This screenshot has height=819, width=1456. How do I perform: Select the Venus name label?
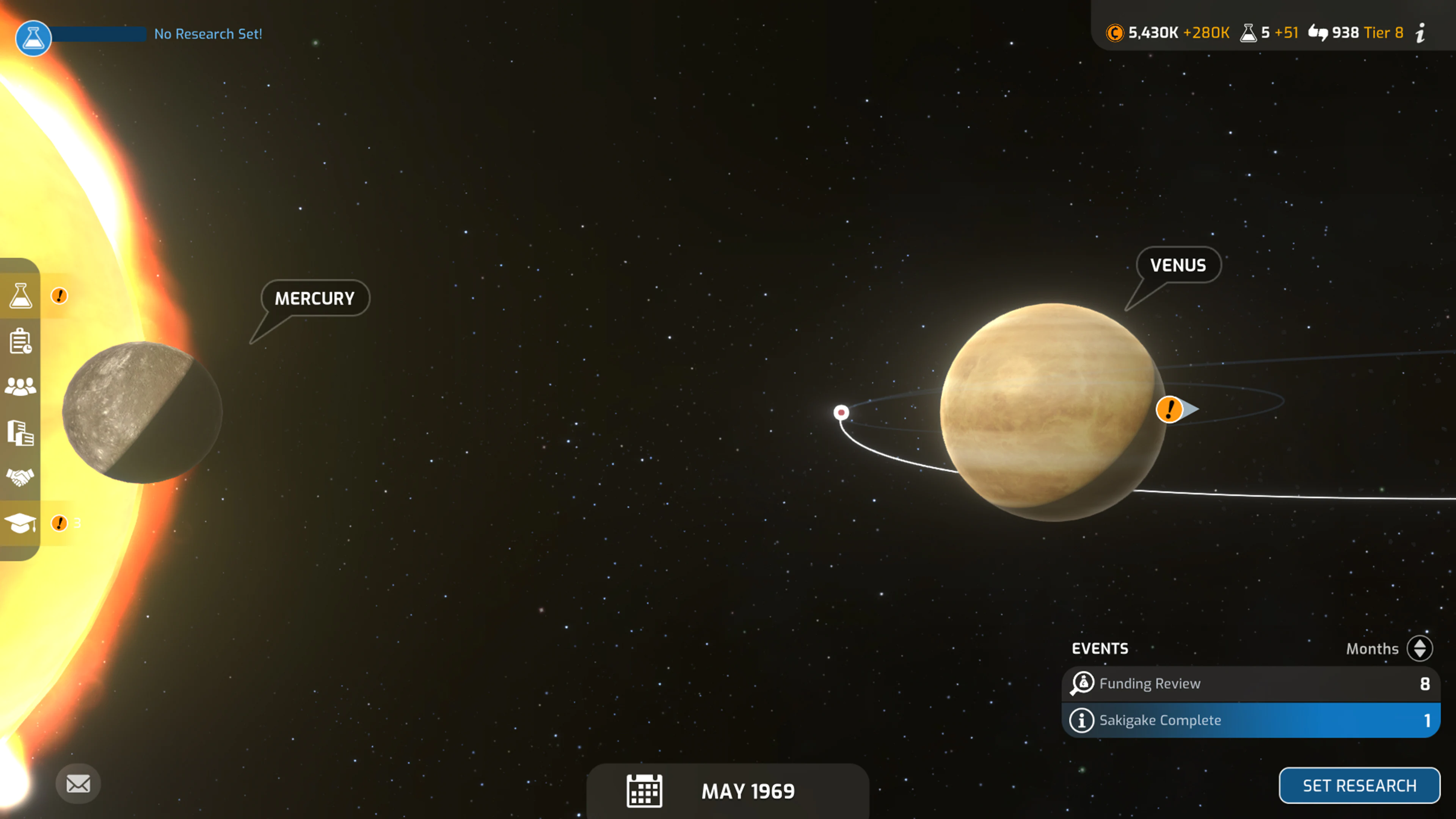click(x=1177, y=265)
